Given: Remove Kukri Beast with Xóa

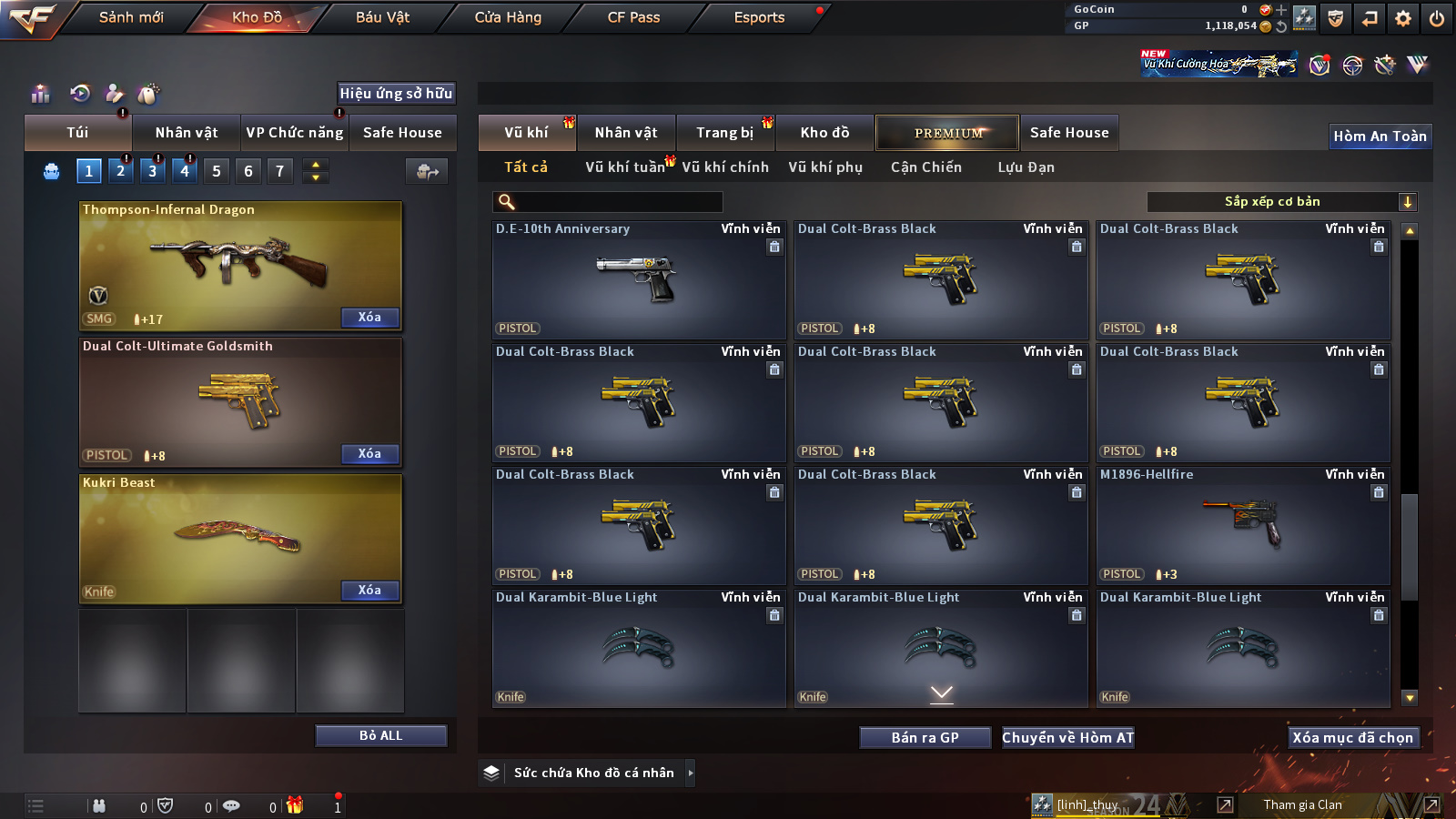Looking at the screenshot, I should 369,591.
